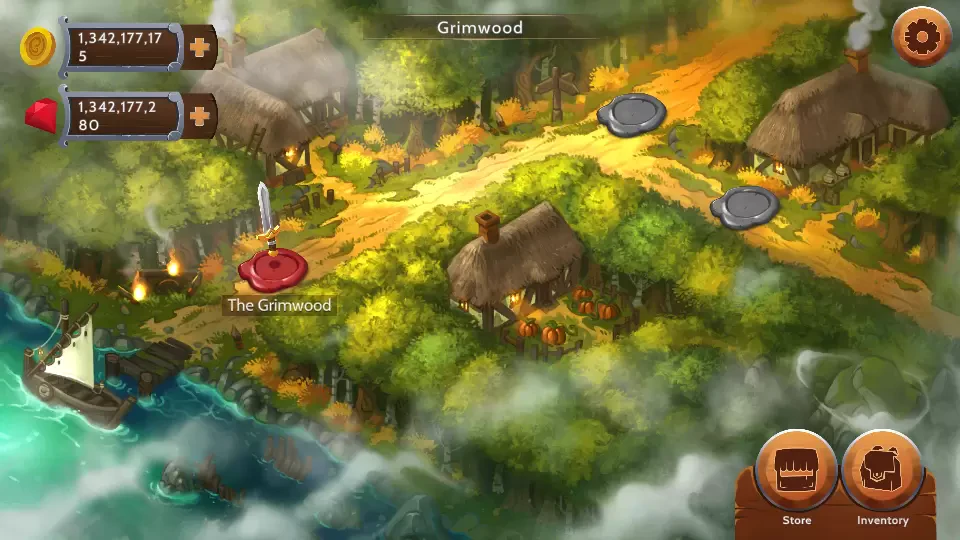Open the settings gear menu
Screen dimensions: 960x540
point(920,38)
